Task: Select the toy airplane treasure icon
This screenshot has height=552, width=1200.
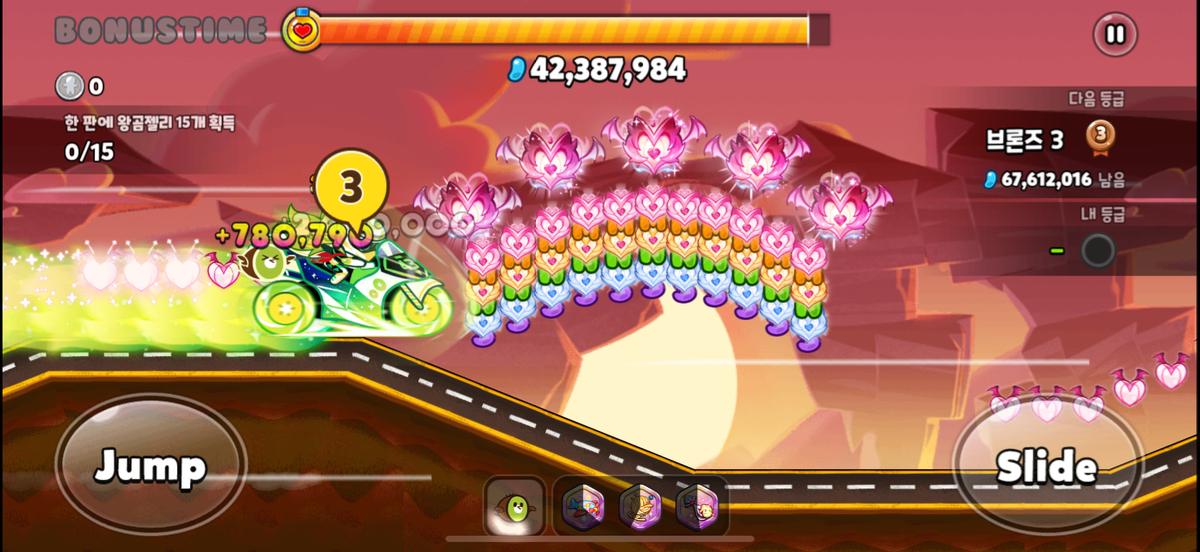Action: pos(582,507)
